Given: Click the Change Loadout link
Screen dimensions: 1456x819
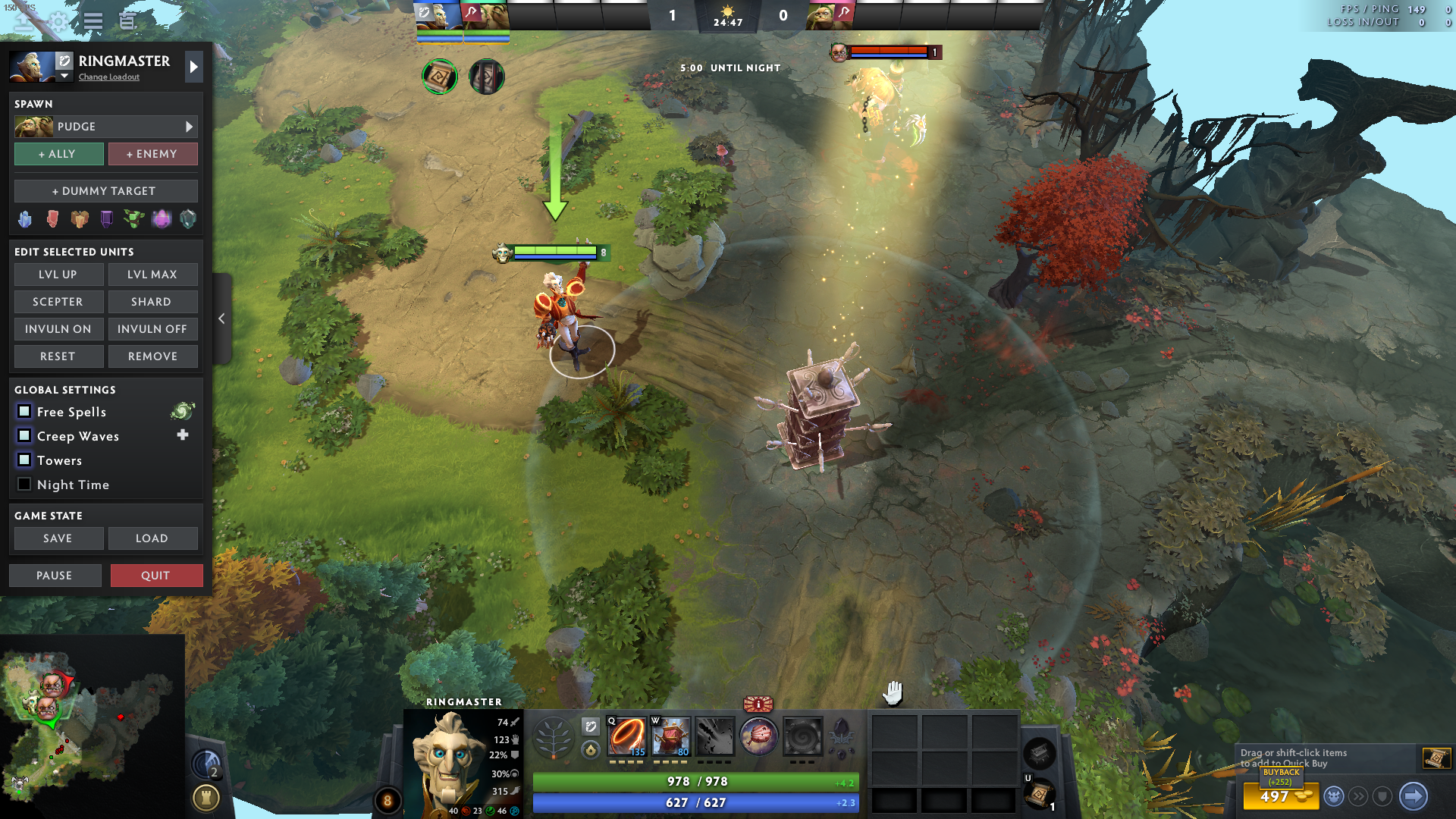Looking at the screenshot, I should click(x=109, y=77).
